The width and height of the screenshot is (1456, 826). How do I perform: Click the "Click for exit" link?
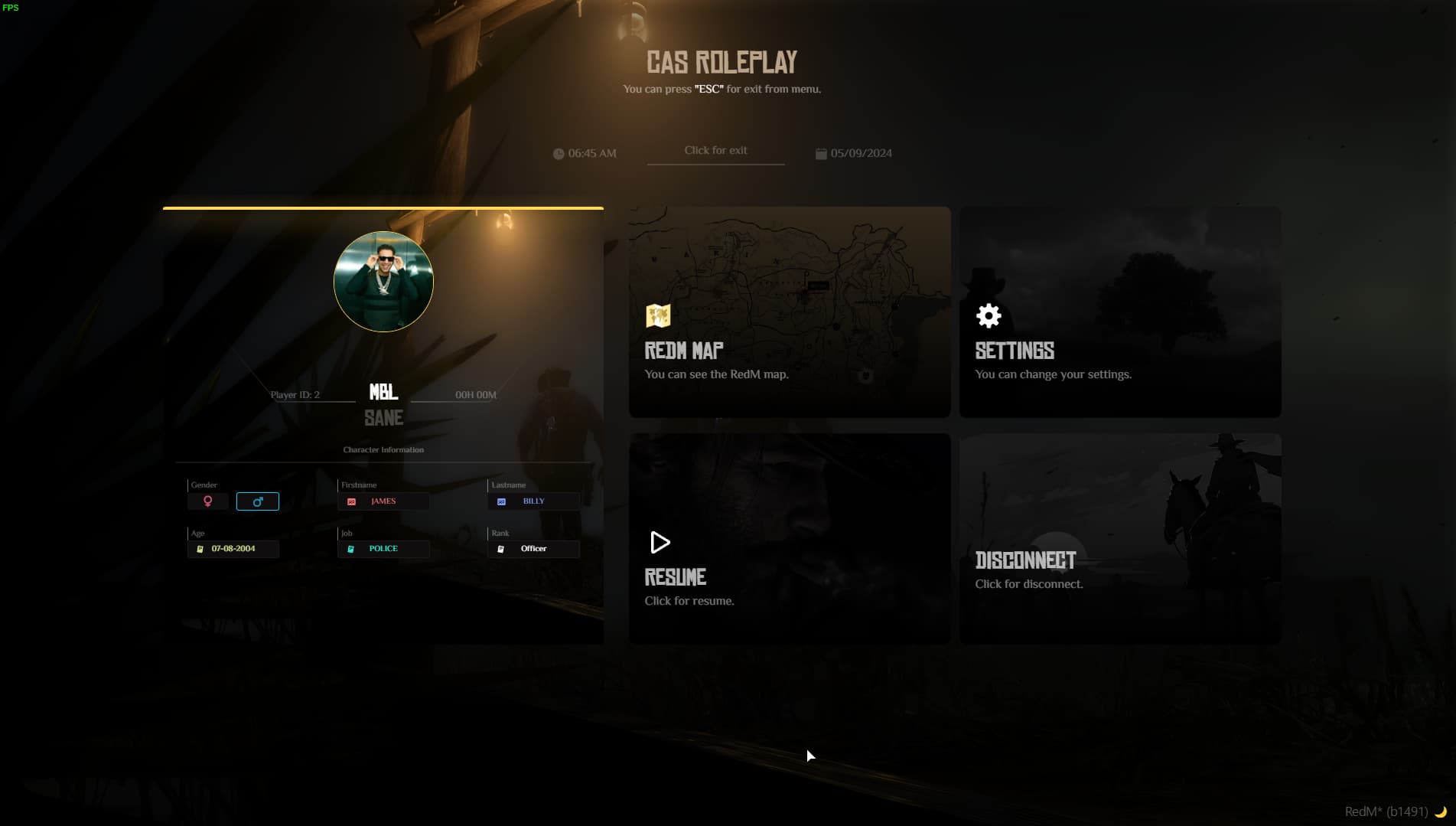[715, 150]
